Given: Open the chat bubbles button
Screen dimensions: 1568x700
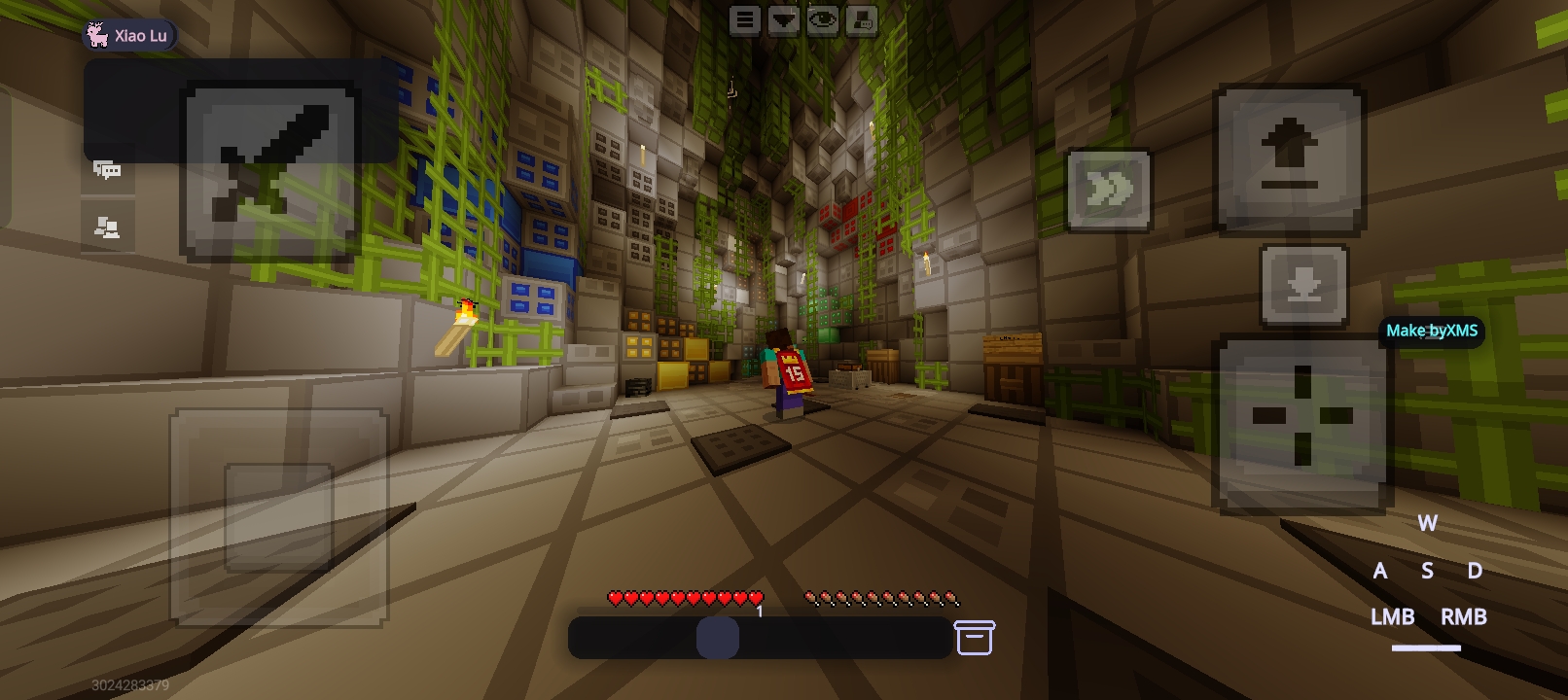Looking at the screenshot, I should pos(107,171).
